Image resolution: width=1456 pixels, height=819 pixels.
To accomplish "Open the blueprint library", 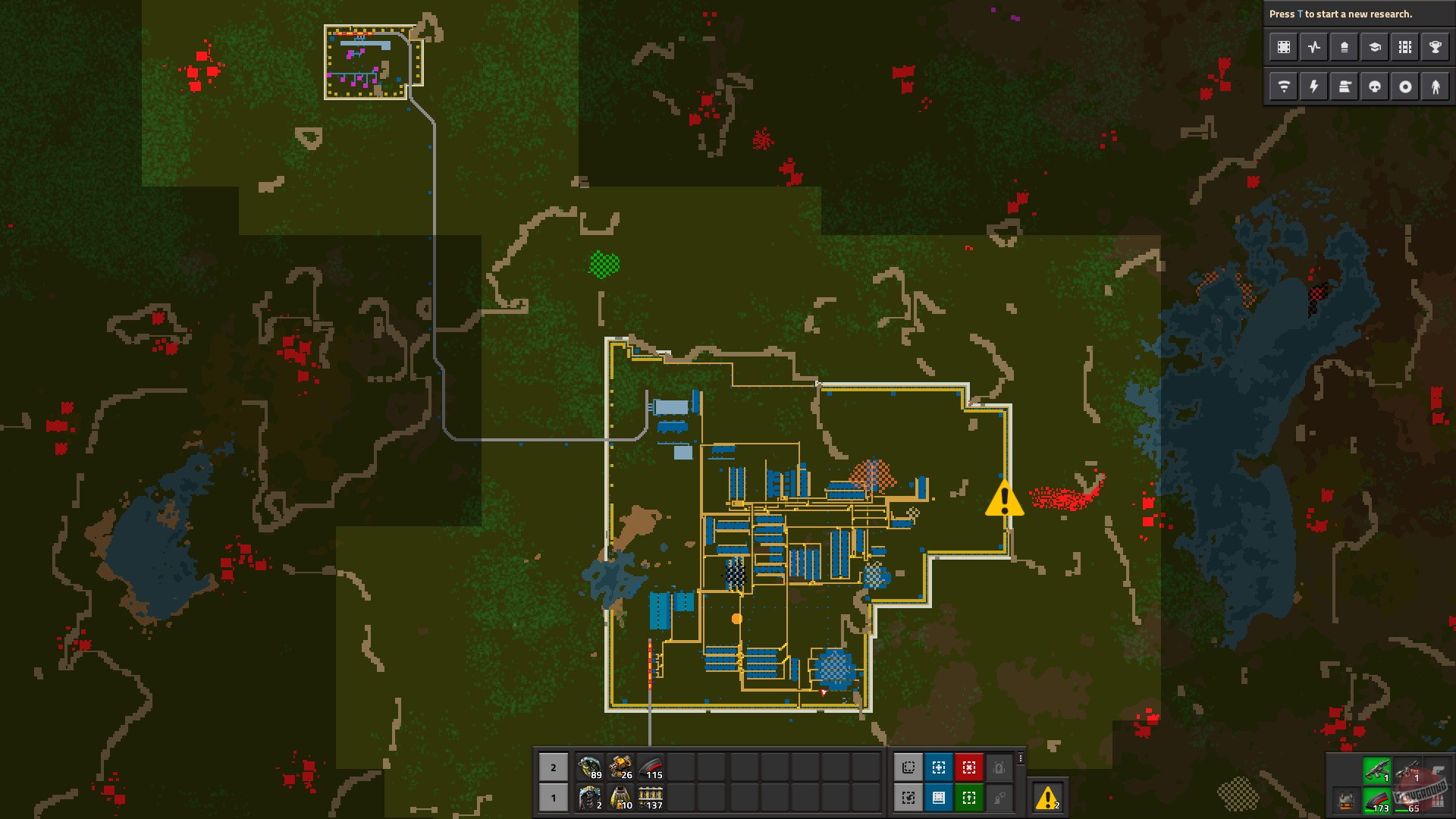I will point(1283,47).
